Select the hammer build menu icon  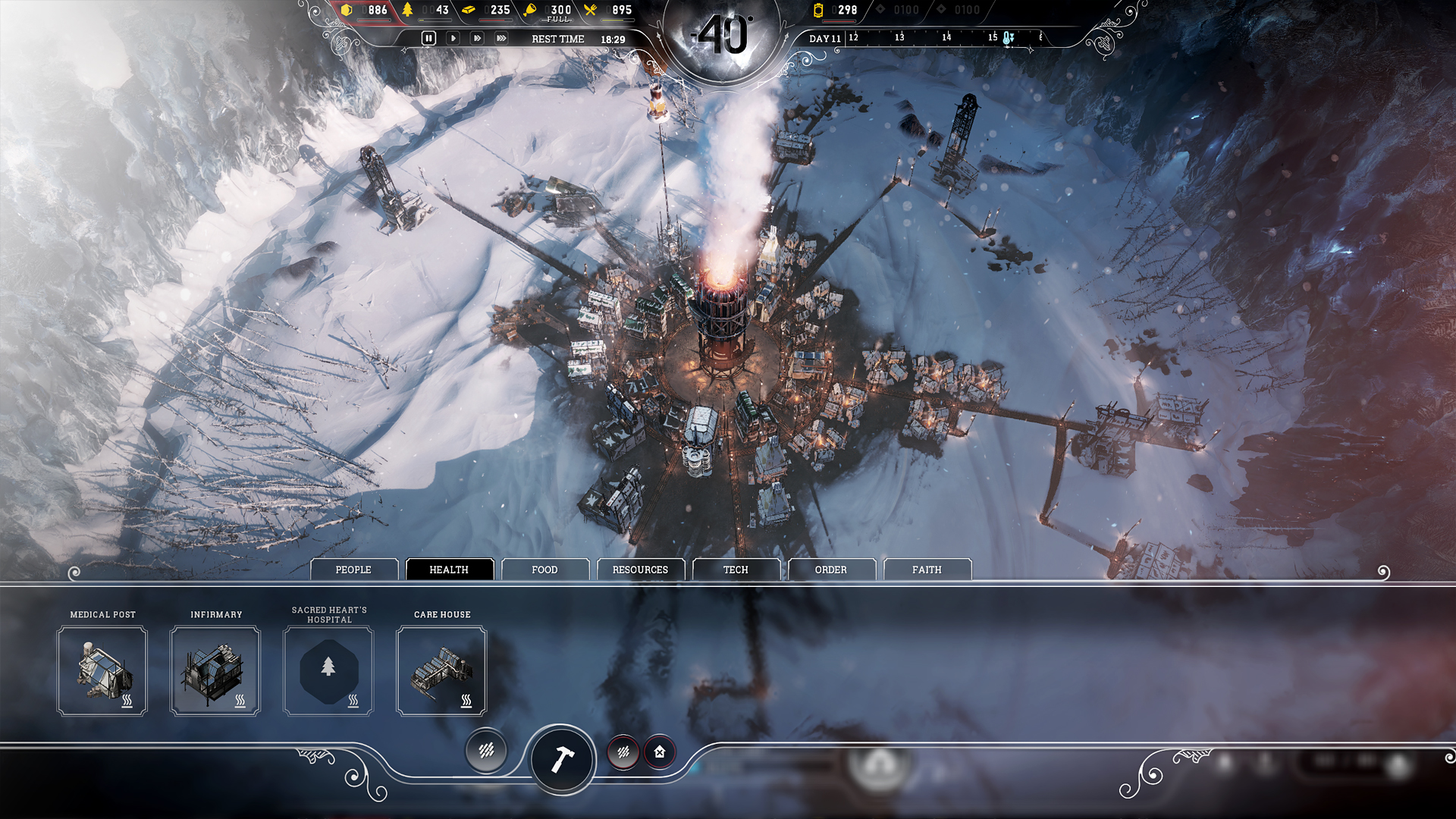point(562,761)
